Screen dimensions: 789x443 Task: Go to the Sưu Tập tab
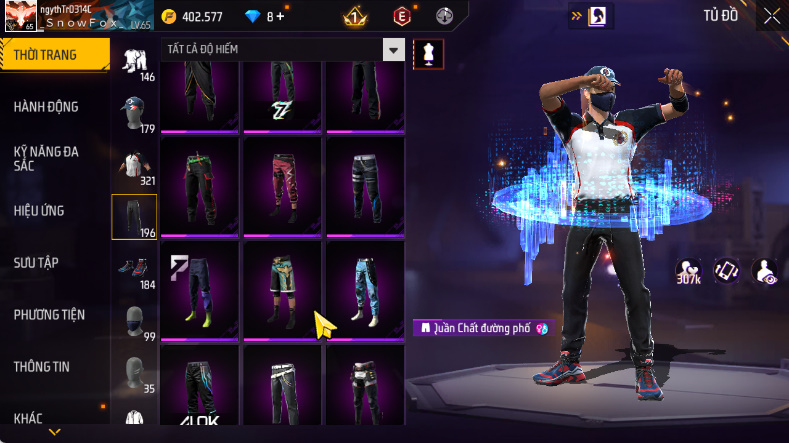pyautogui.click(x=36, y=263)
